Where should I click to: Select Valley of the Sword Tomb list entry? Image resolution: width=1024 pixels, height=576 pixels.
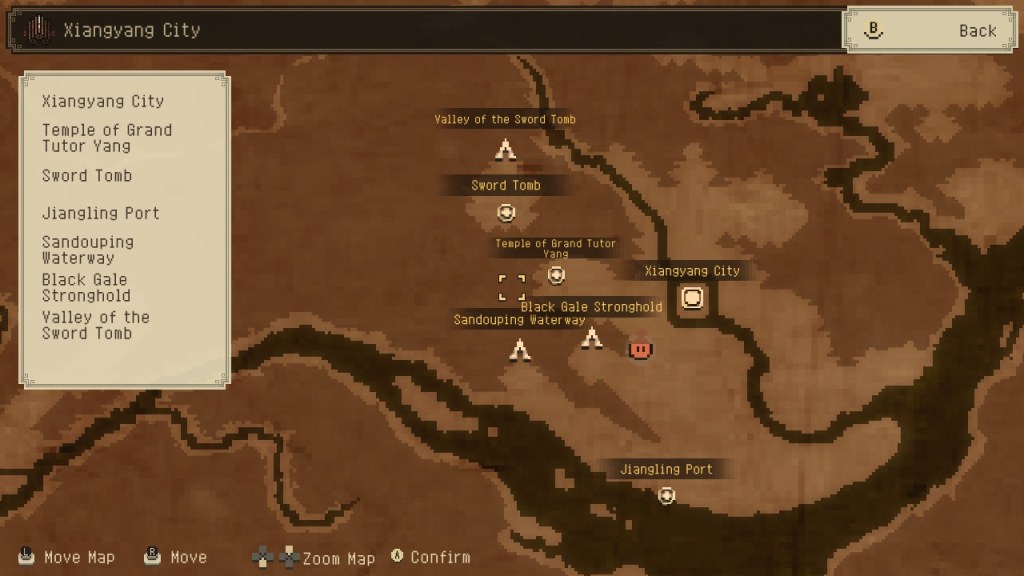click(96, 325)
